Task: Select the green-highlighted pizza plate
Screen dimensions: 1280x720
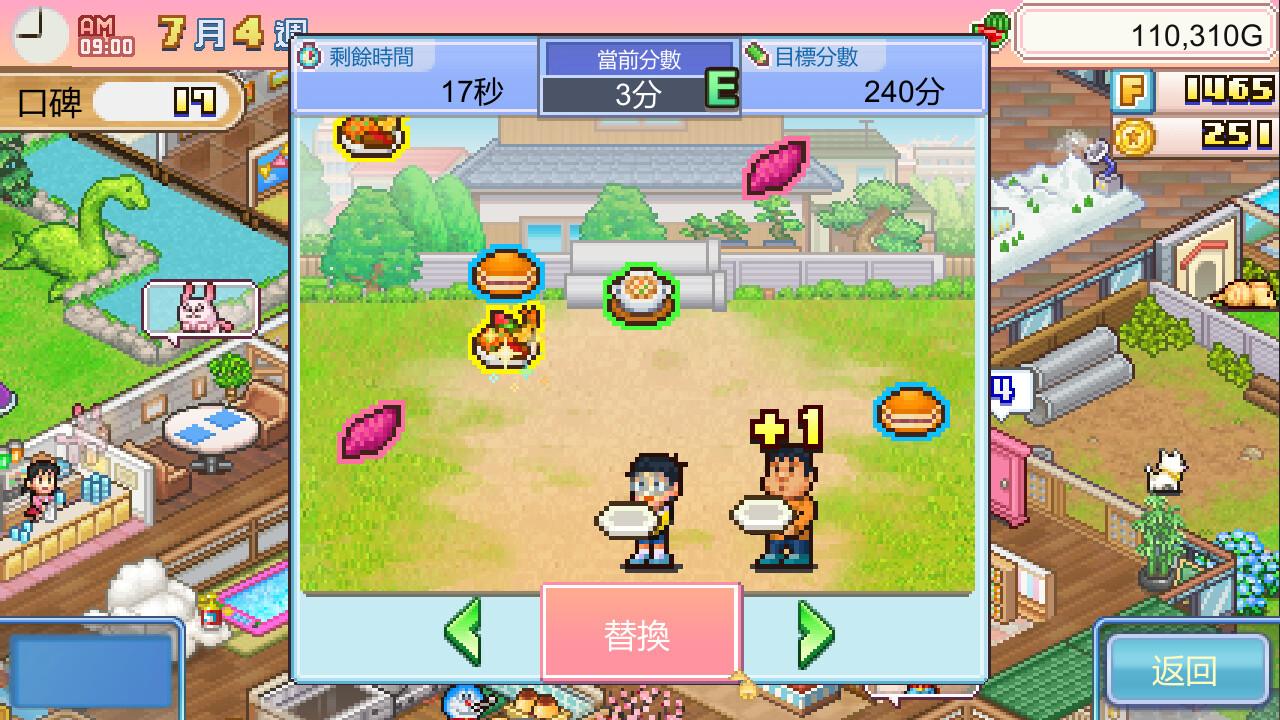Action: tap(640, 292)
